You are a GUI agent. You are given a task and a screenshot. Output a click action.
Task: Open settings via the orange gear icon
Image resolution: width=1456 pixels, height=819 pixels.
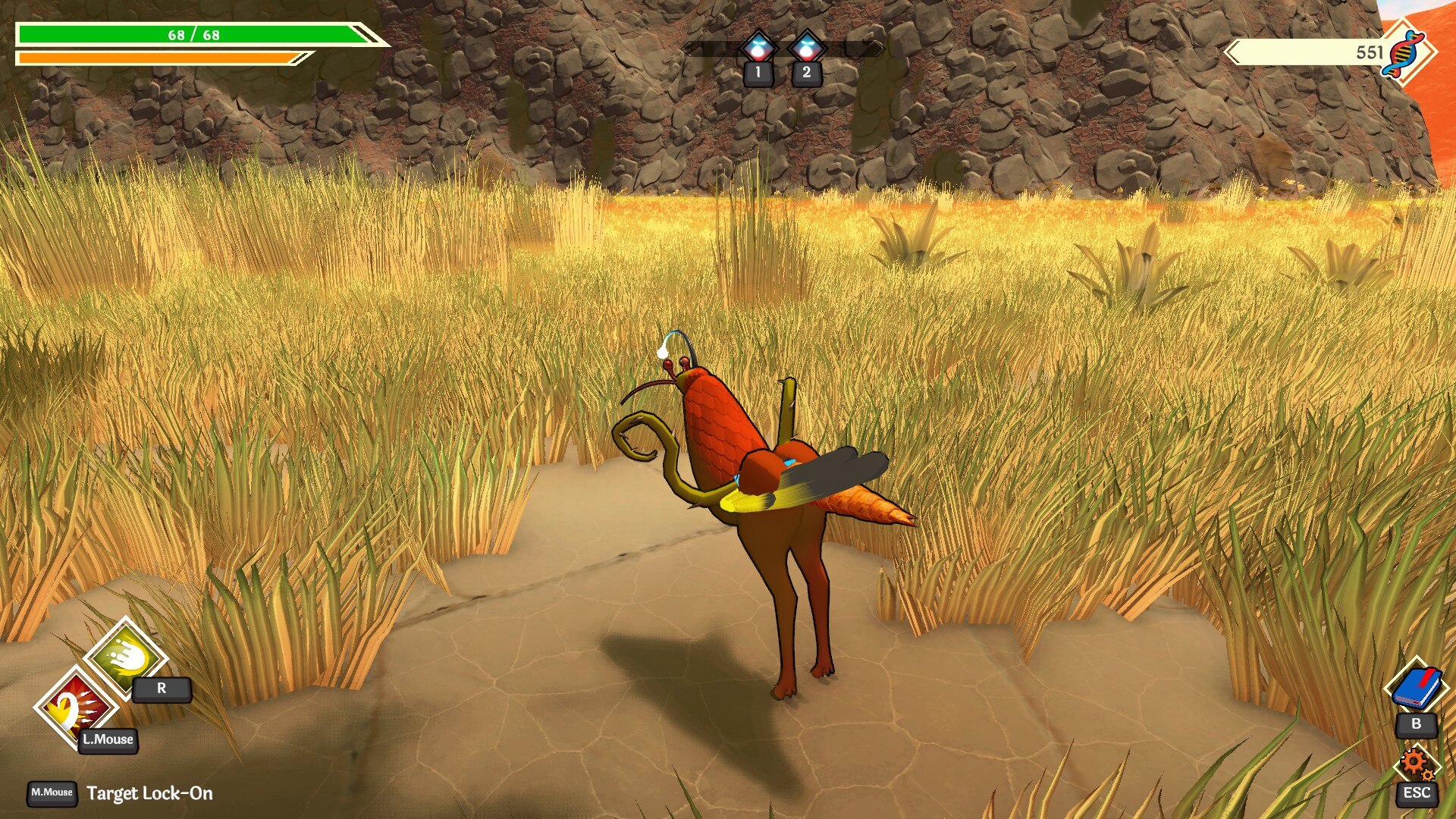[1415, 763]
